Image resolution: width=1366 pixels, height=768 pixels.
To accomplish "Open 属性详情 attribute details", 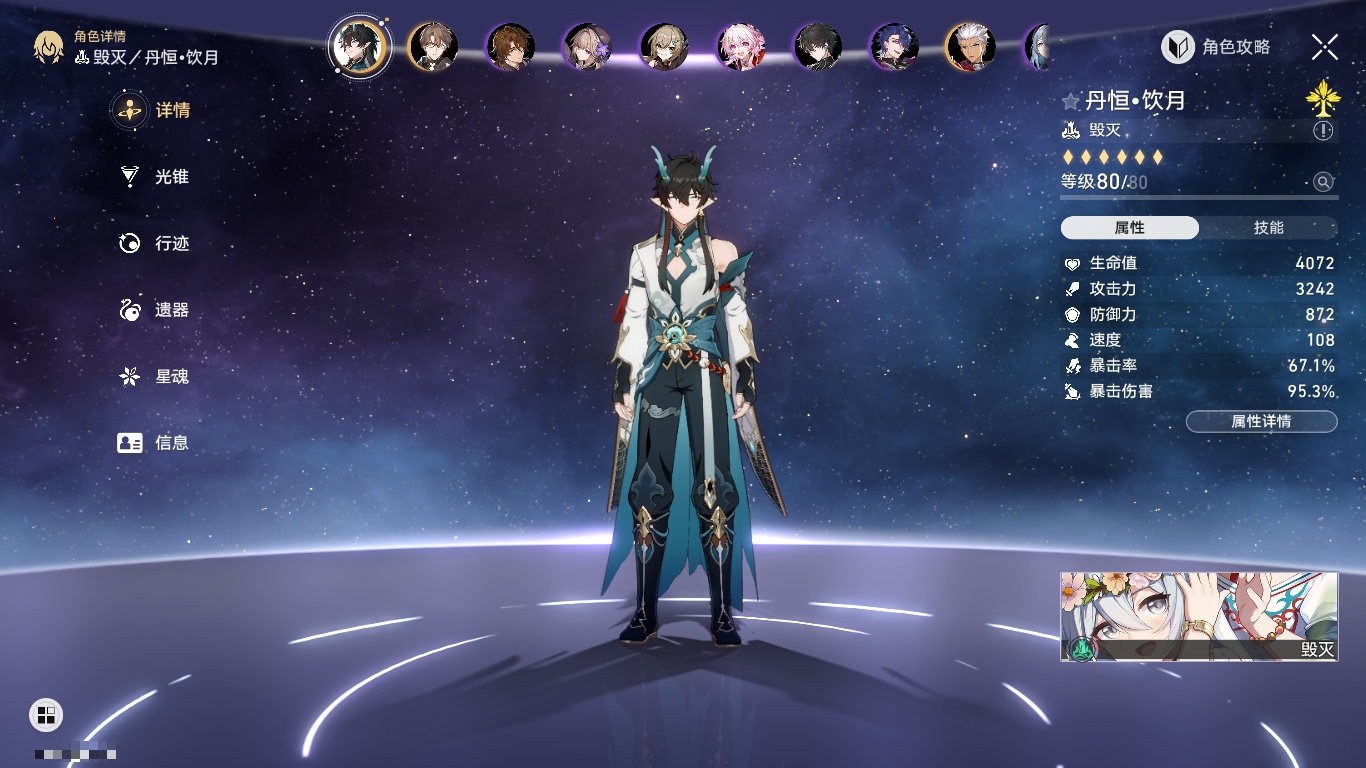I will (1261, 422).
